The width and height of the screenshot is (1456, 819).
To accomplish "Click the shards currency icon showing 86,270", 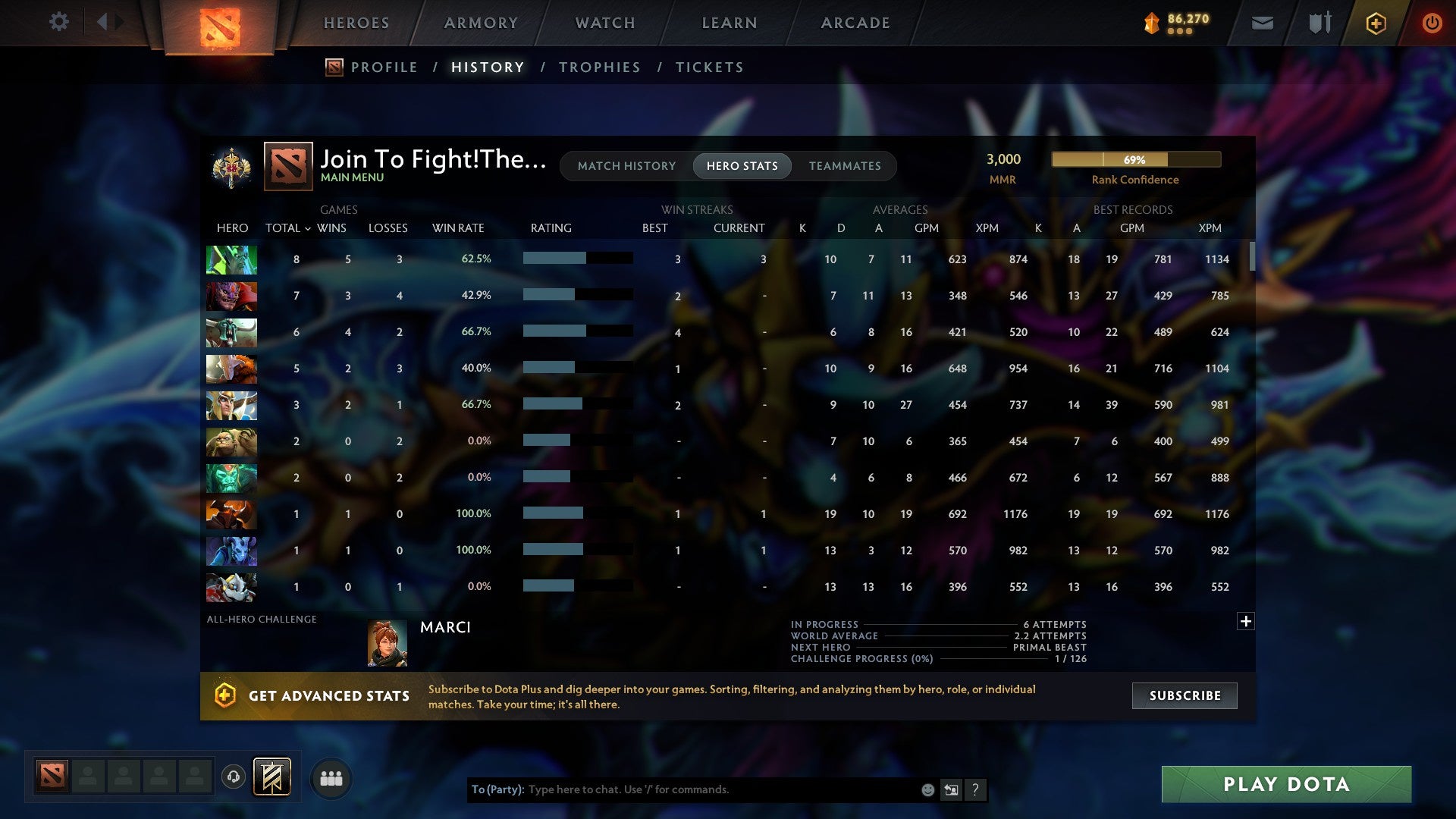I will click(1152, 23).
